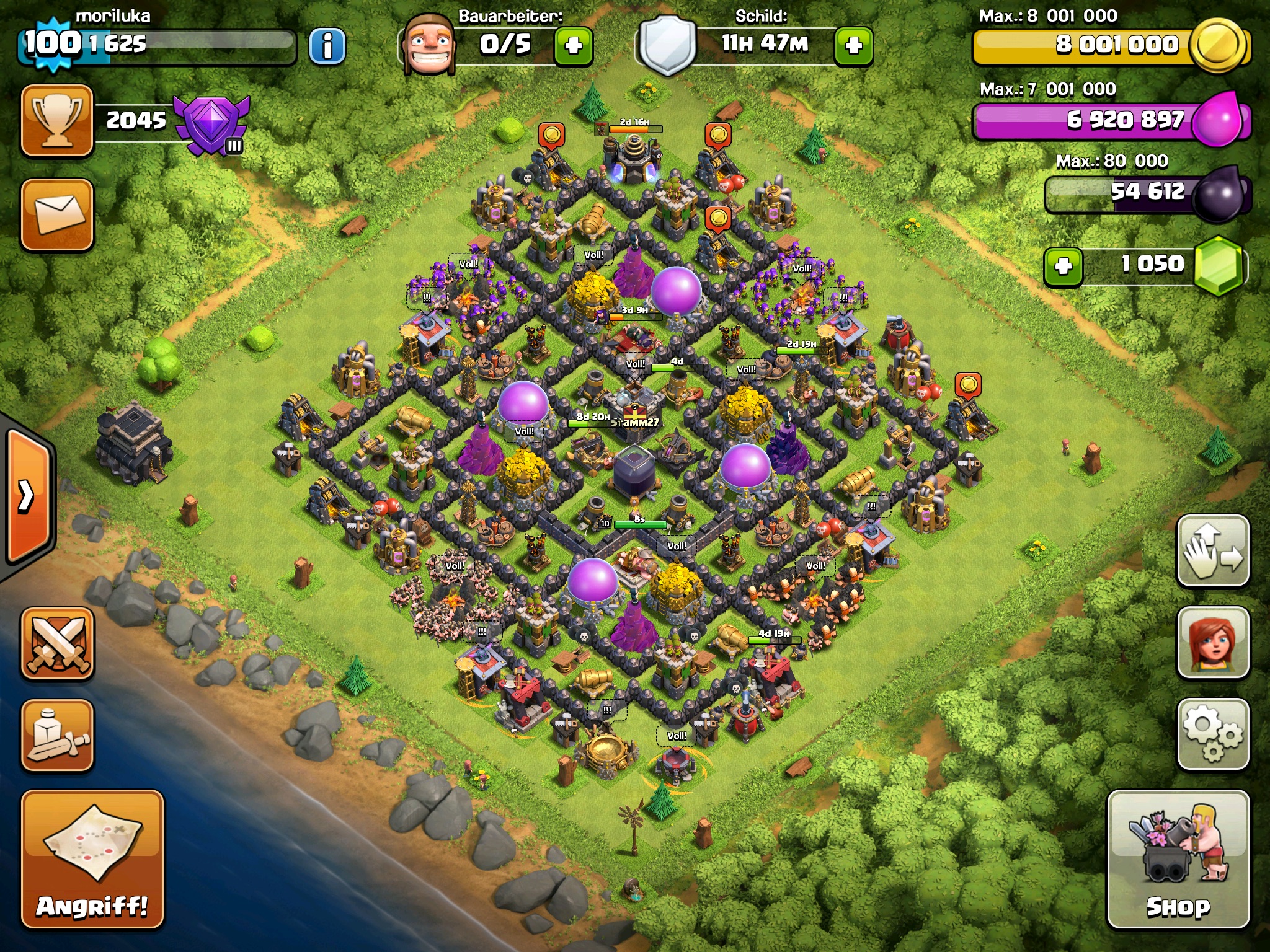This screenshot has height=952, width=1270.
Task: Click the pink elixir drop icon
Action: pos(1218,120)
